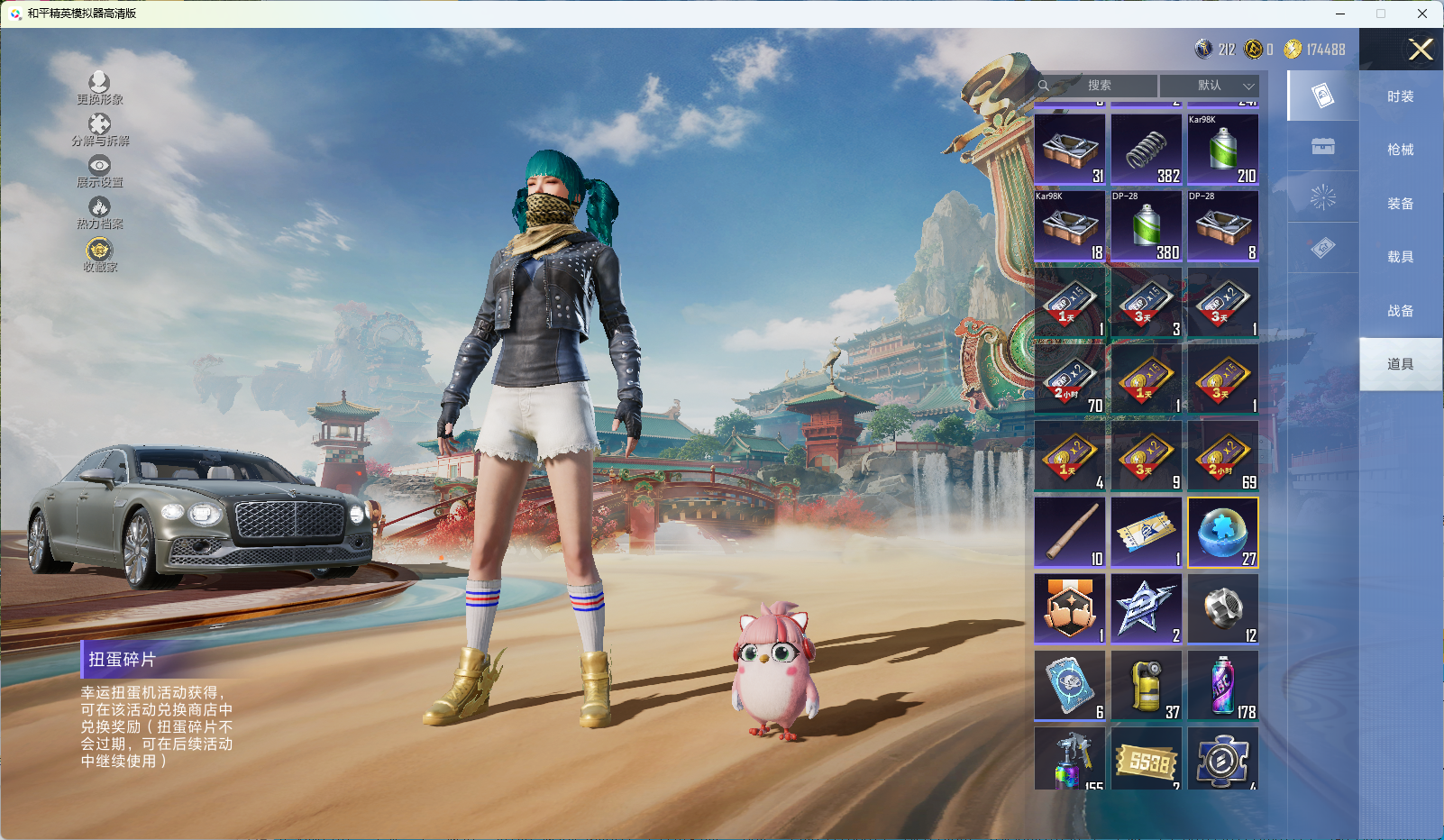Close the inventory with the X button
The height and width of the screenshot is (840, 1444).
coord(1421,50)
